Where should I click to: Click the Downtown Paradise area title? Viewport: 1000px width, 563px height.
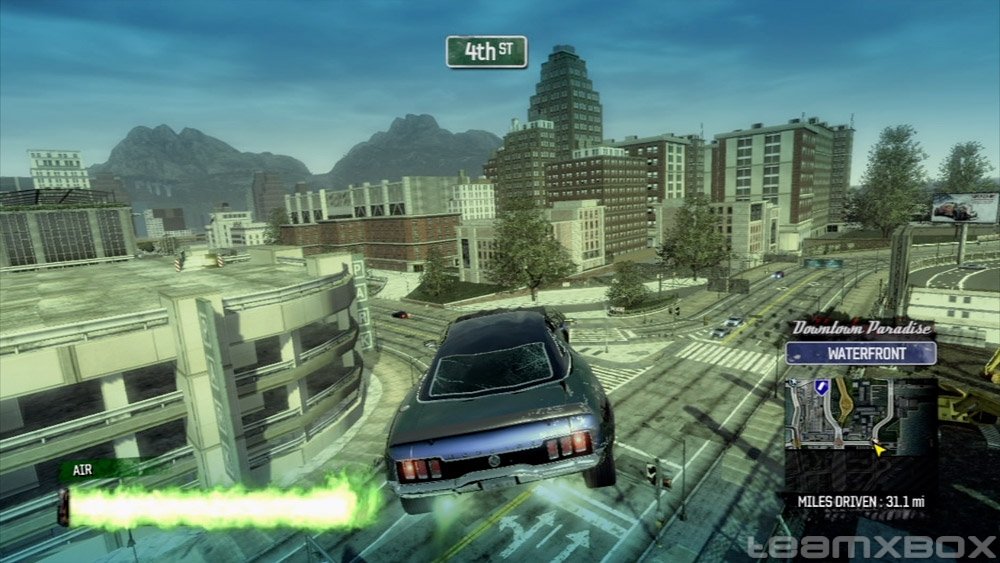pos(861,328)
